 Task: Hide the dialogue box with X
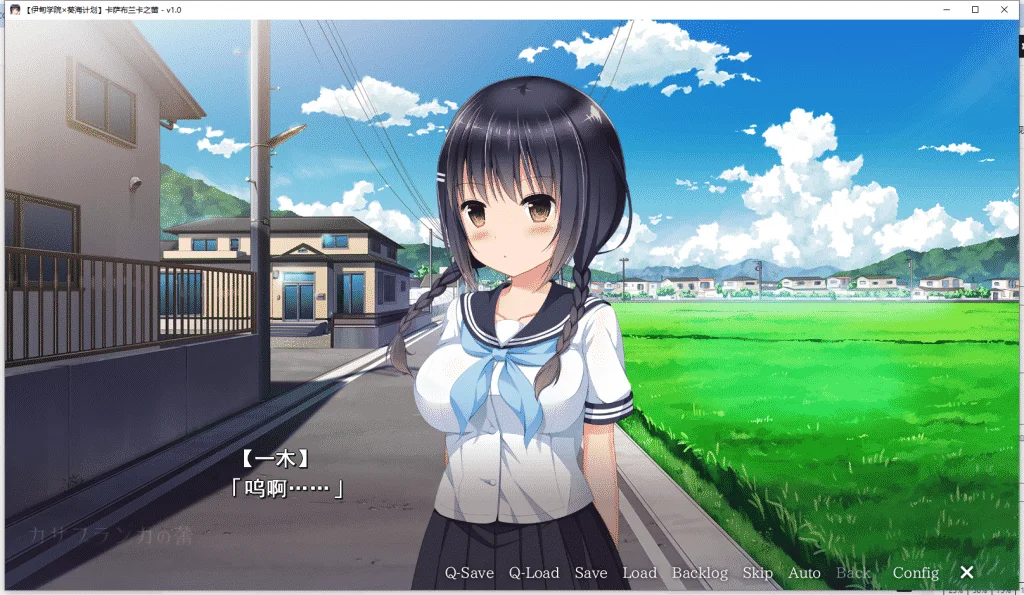coord(967,572)
